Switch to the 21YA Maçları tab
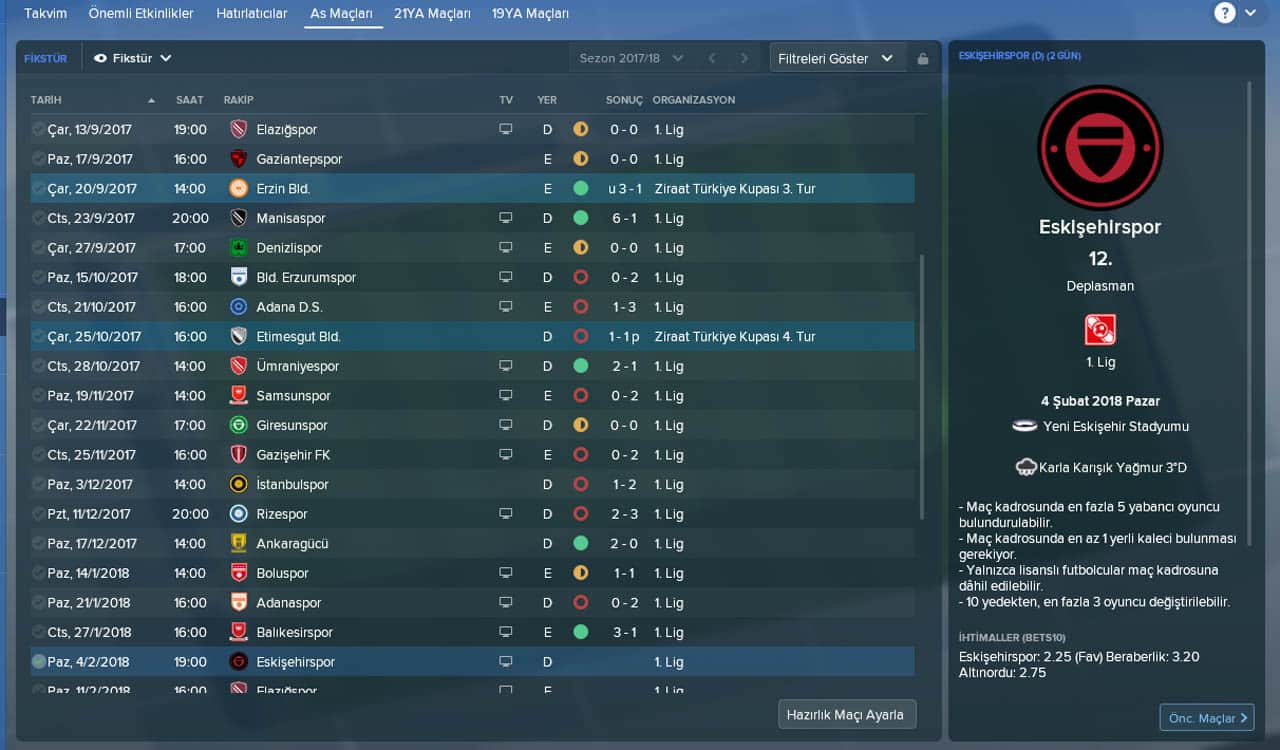The width and height of the screenshot is (1280, 750). [432, 14]
